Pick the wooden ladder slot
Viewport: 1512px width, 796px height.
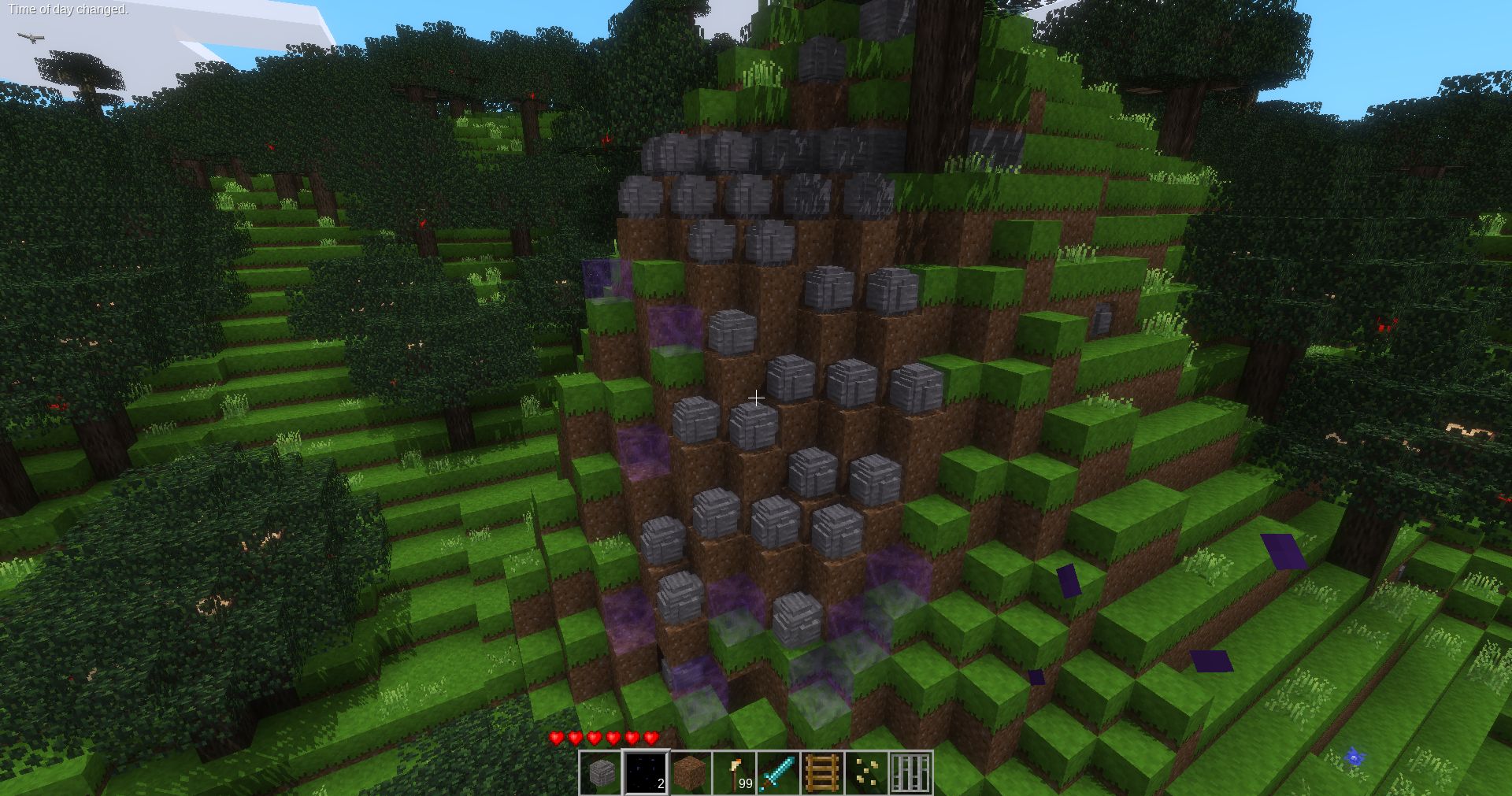coord(822,773)
